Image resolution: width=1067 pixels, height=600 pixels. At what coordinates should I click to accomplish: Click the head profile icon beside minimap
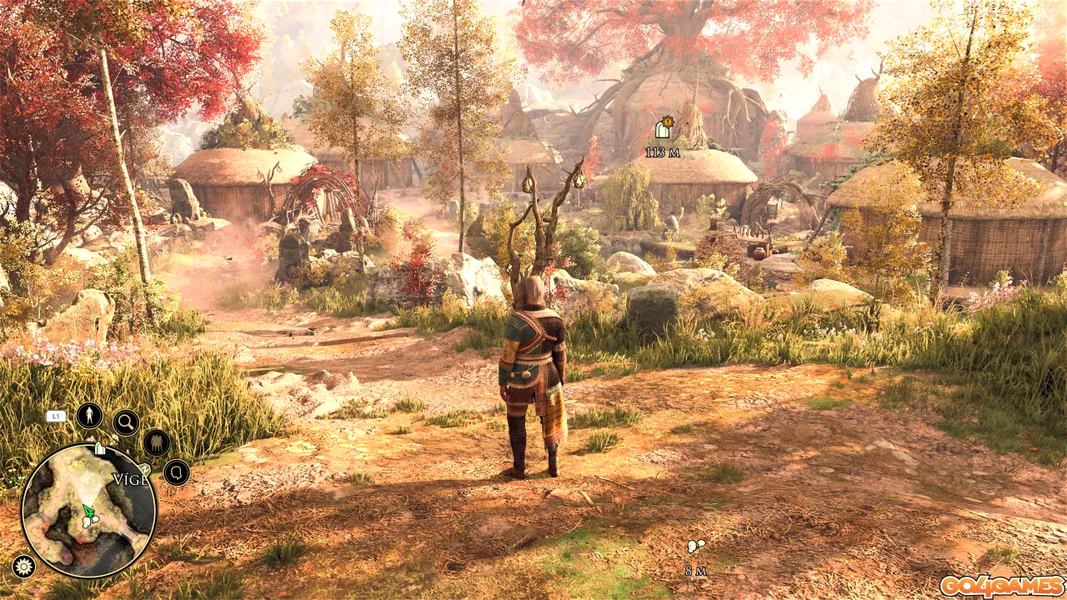pyautogui.click(x=177, y=472)
